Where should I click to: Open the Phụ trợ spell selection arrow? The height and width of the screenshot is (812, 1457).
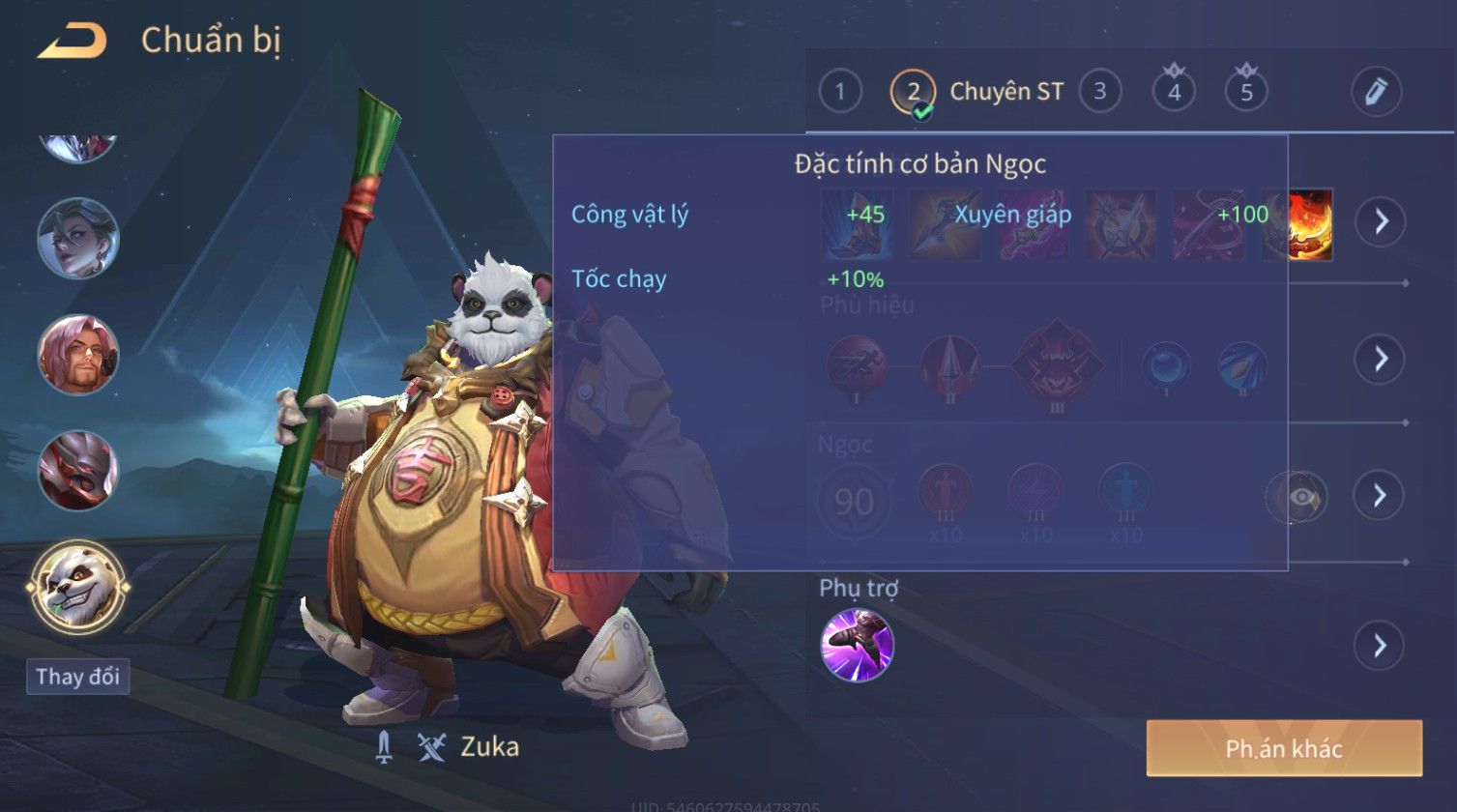(x=1380, y=645)
